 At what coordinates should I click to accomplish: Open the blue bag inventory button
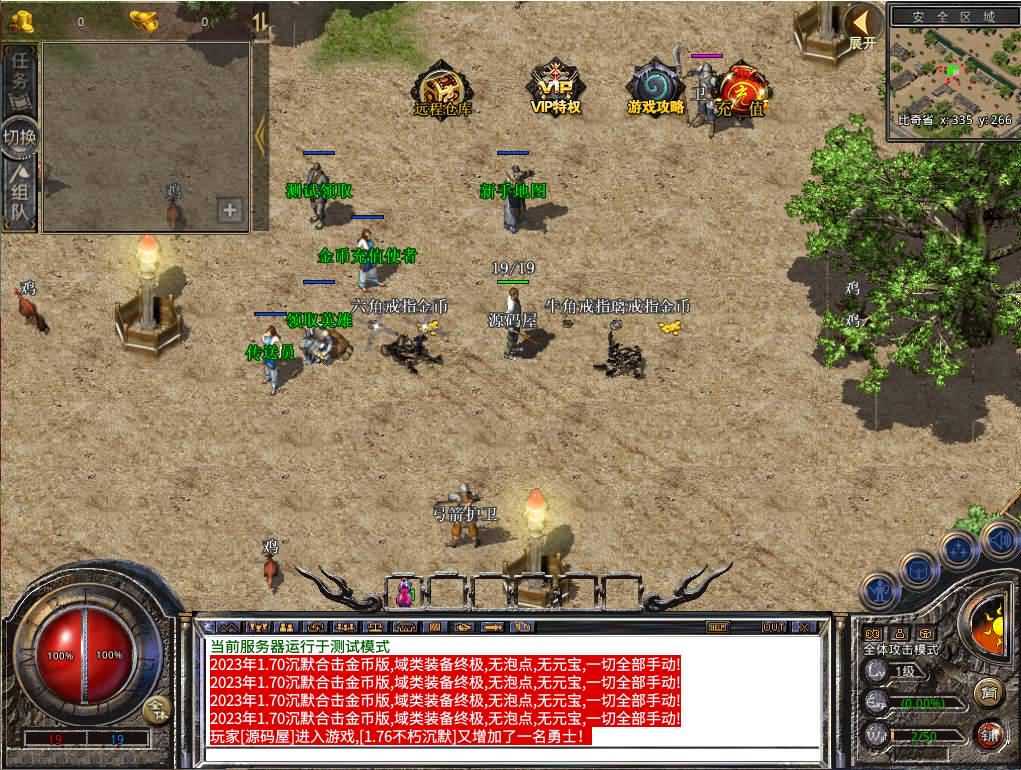pos(919,569)
